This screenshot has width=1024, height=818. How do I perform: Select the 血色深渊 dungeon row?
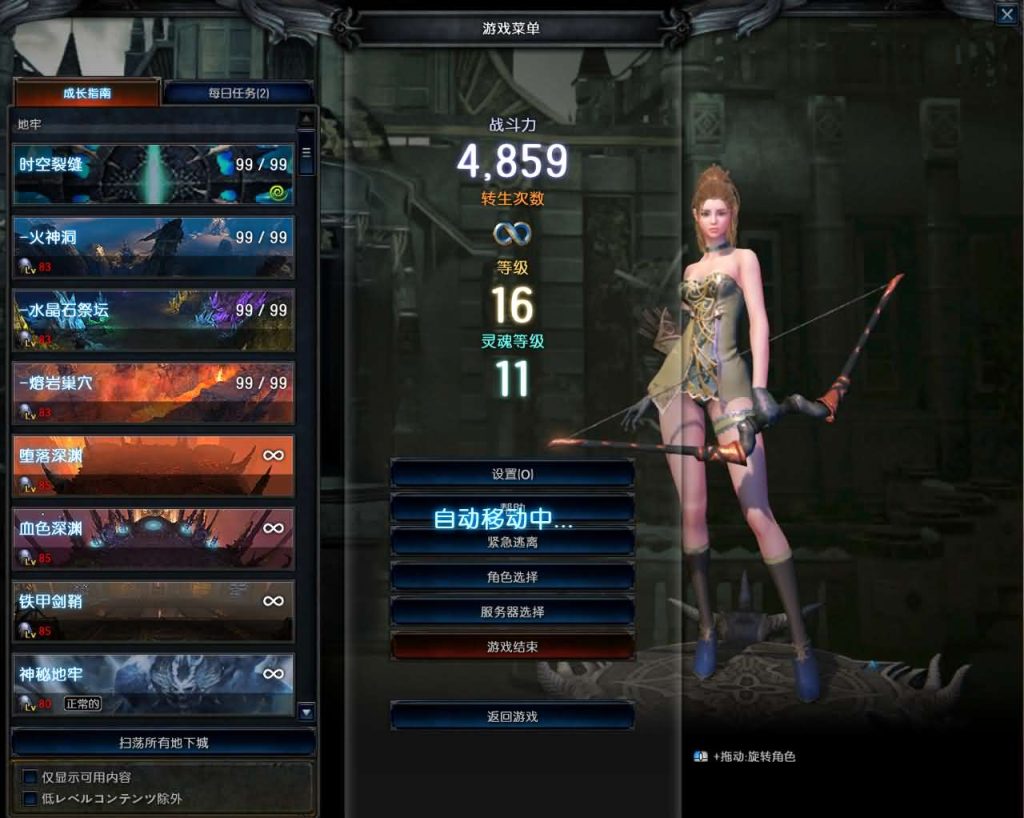[x=153, y=538]
